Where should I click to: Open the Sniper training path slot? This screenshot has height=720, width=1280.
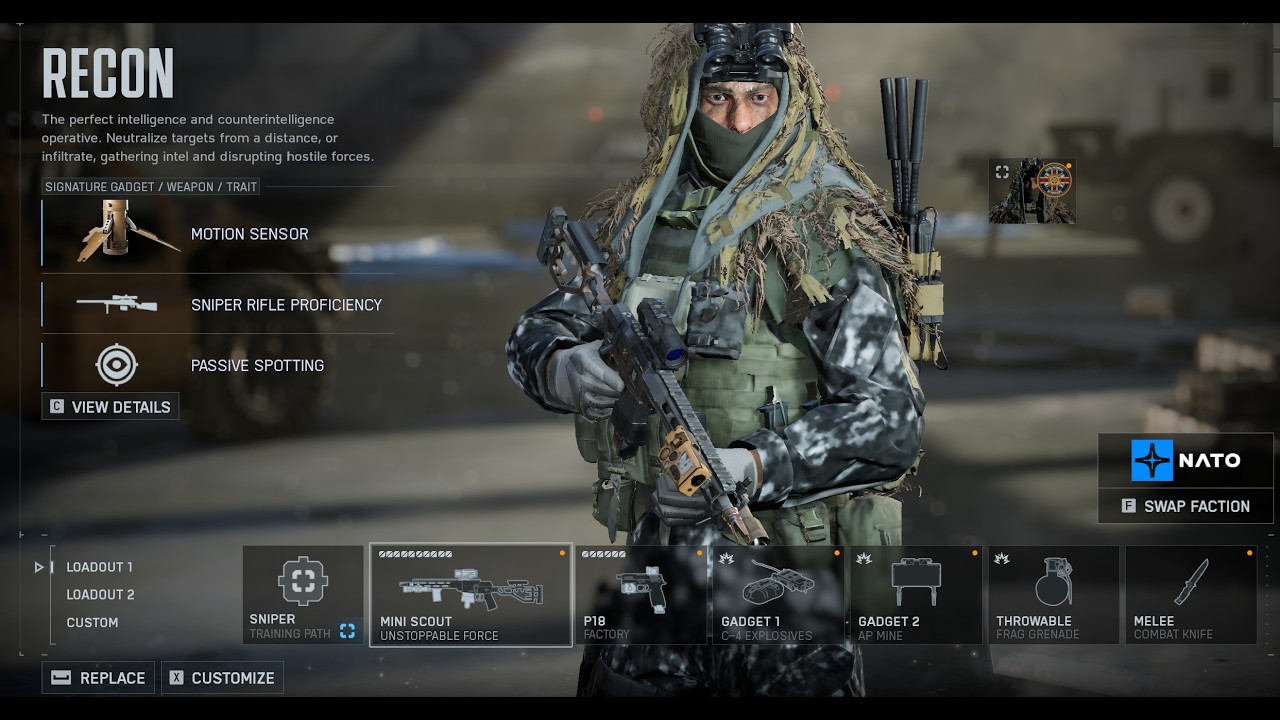click(x=303, y=595)
